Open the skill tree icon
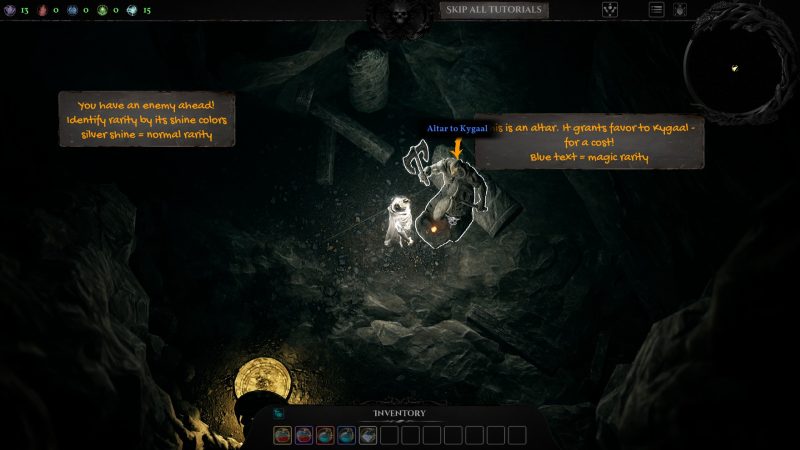Viewport: 800px width, 450px height. tap(610, 10)
